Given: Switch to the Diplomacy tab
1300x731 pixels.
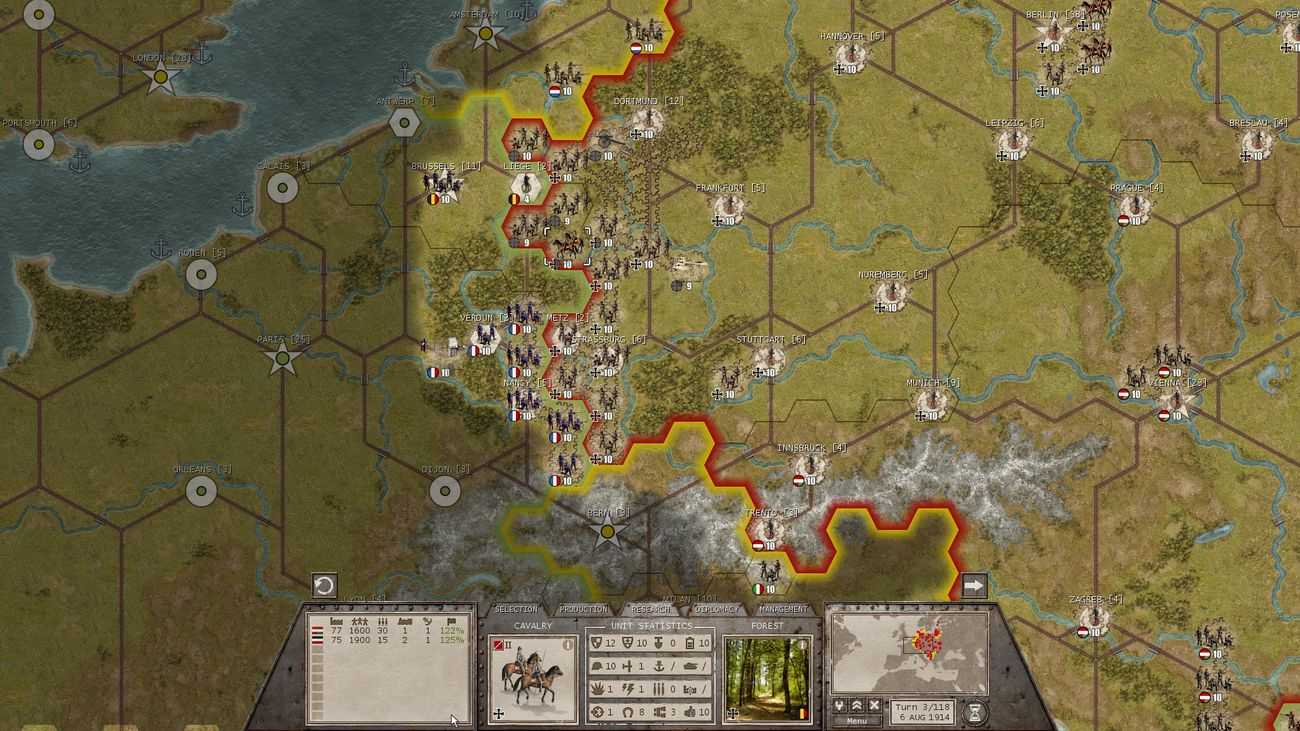Looking at the screenshot, I should coord(716,609).
